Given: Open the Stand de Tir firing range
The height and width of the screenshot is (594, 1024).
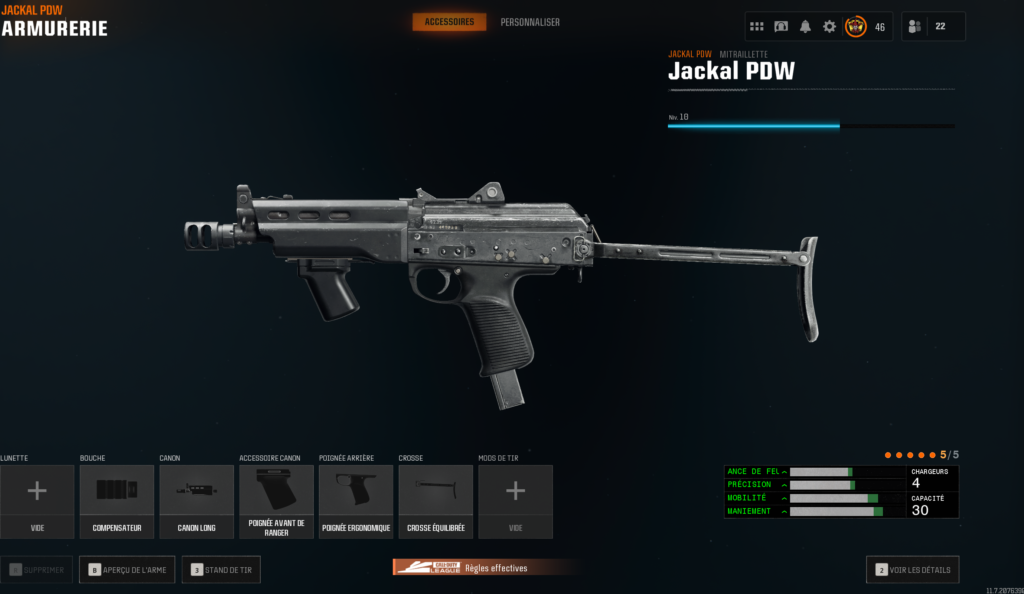Looking at the screenshot, I should pos(221,570).
